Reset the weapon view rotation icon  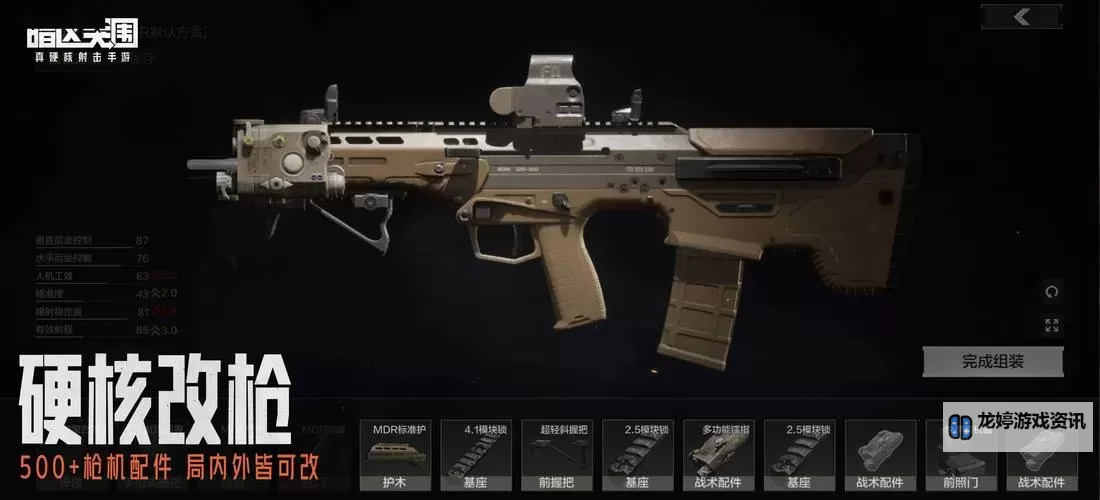(1051, 292)
